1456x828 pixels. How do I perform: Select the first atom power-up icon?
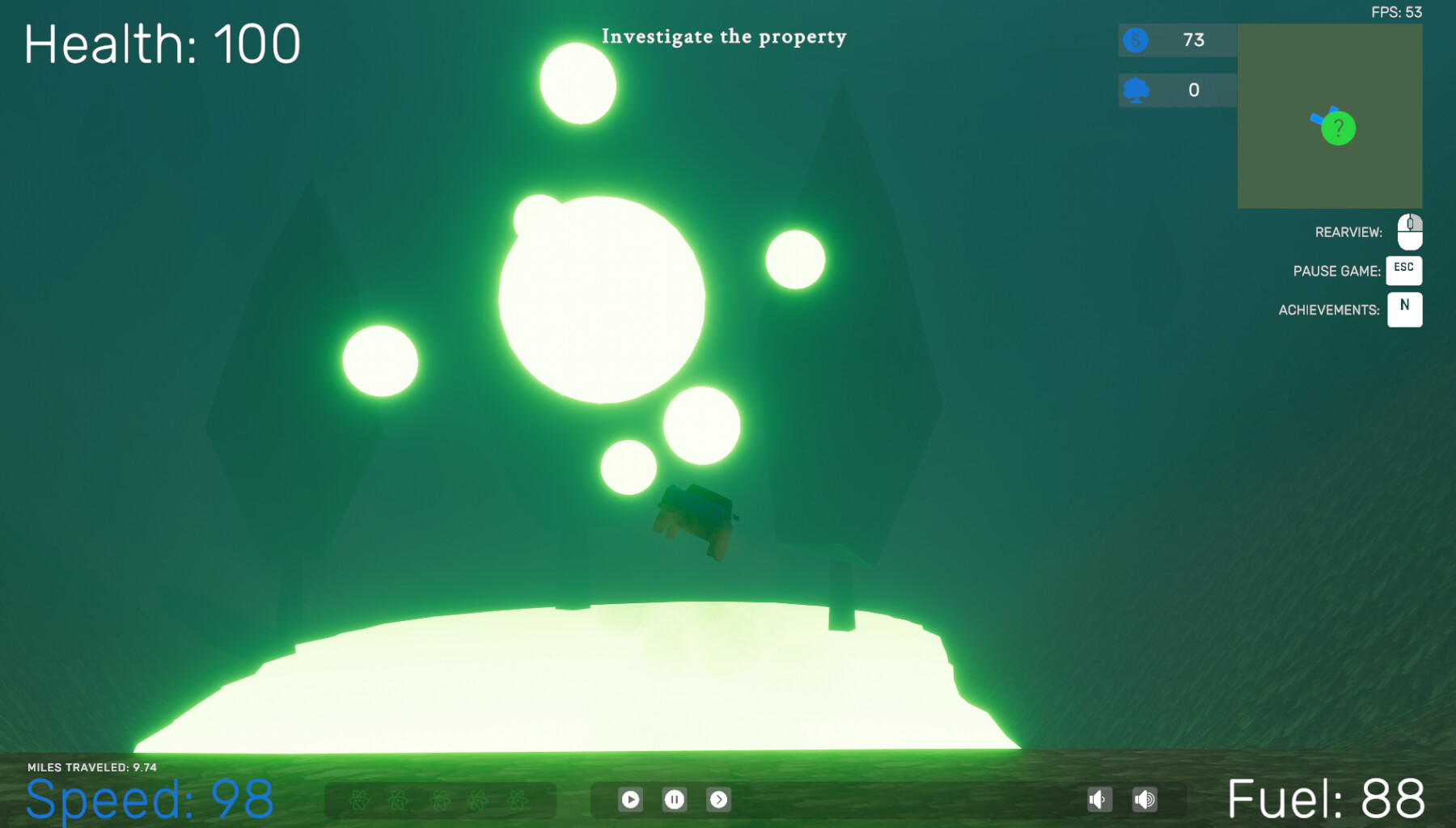coord(358,801)
